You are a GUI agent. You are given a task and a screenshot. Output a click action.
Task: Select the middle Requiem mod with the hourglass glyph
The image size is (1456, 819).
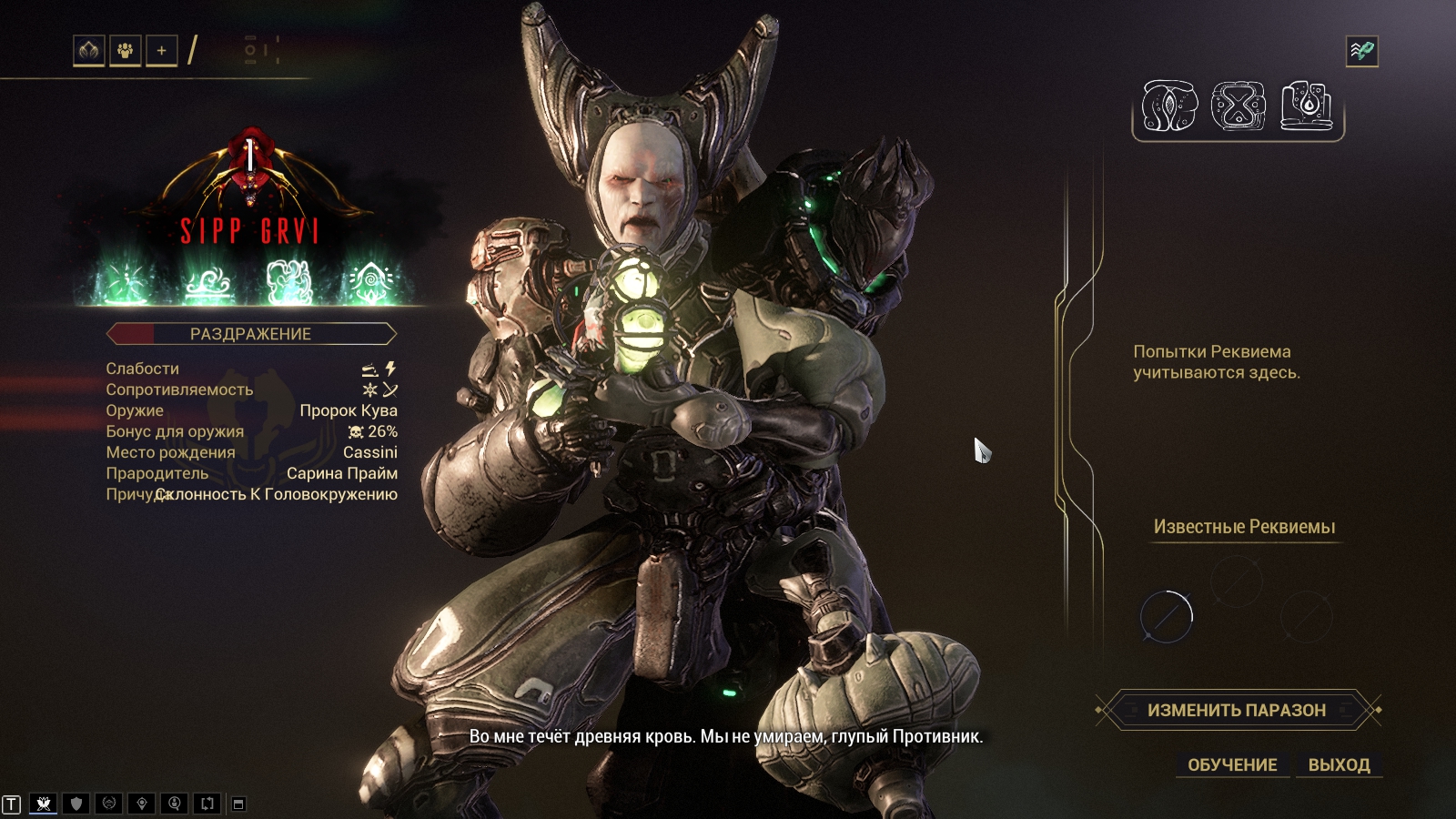[x=1238, y=106]
